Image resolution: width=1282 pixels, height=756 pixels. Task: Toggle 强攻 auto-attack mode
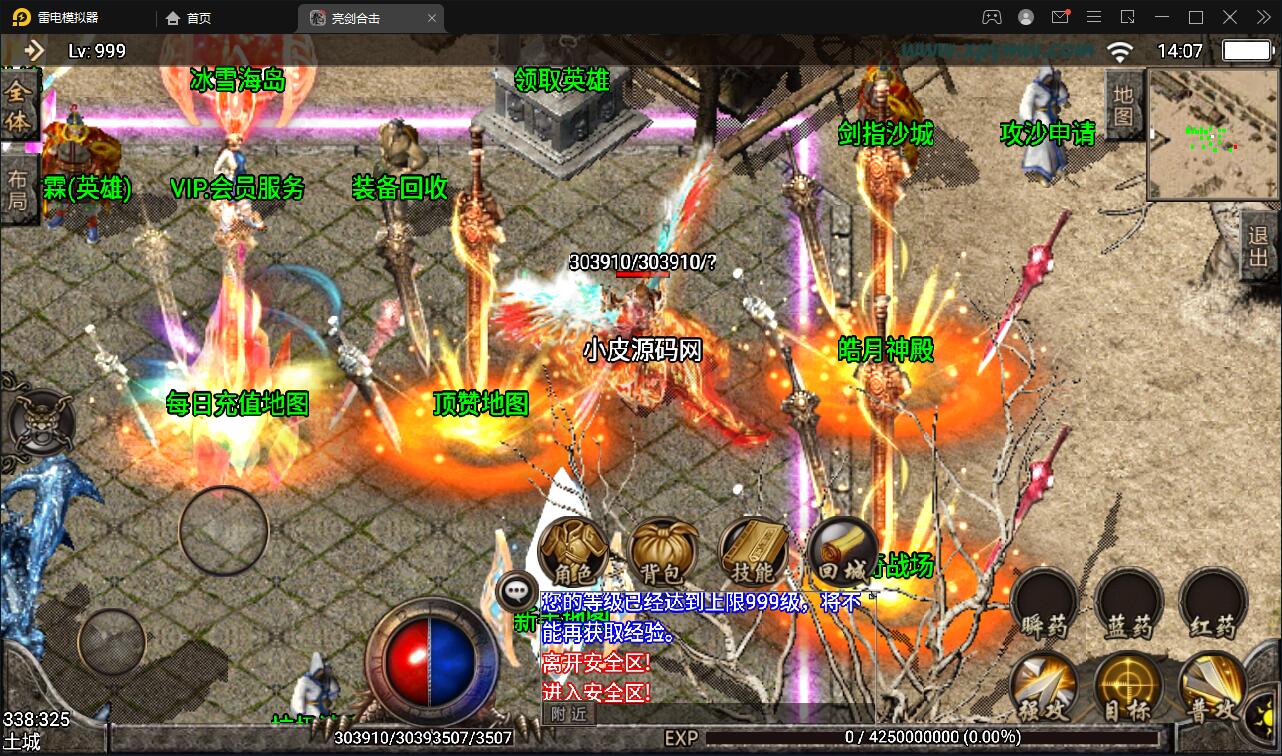click(1044, 688)
